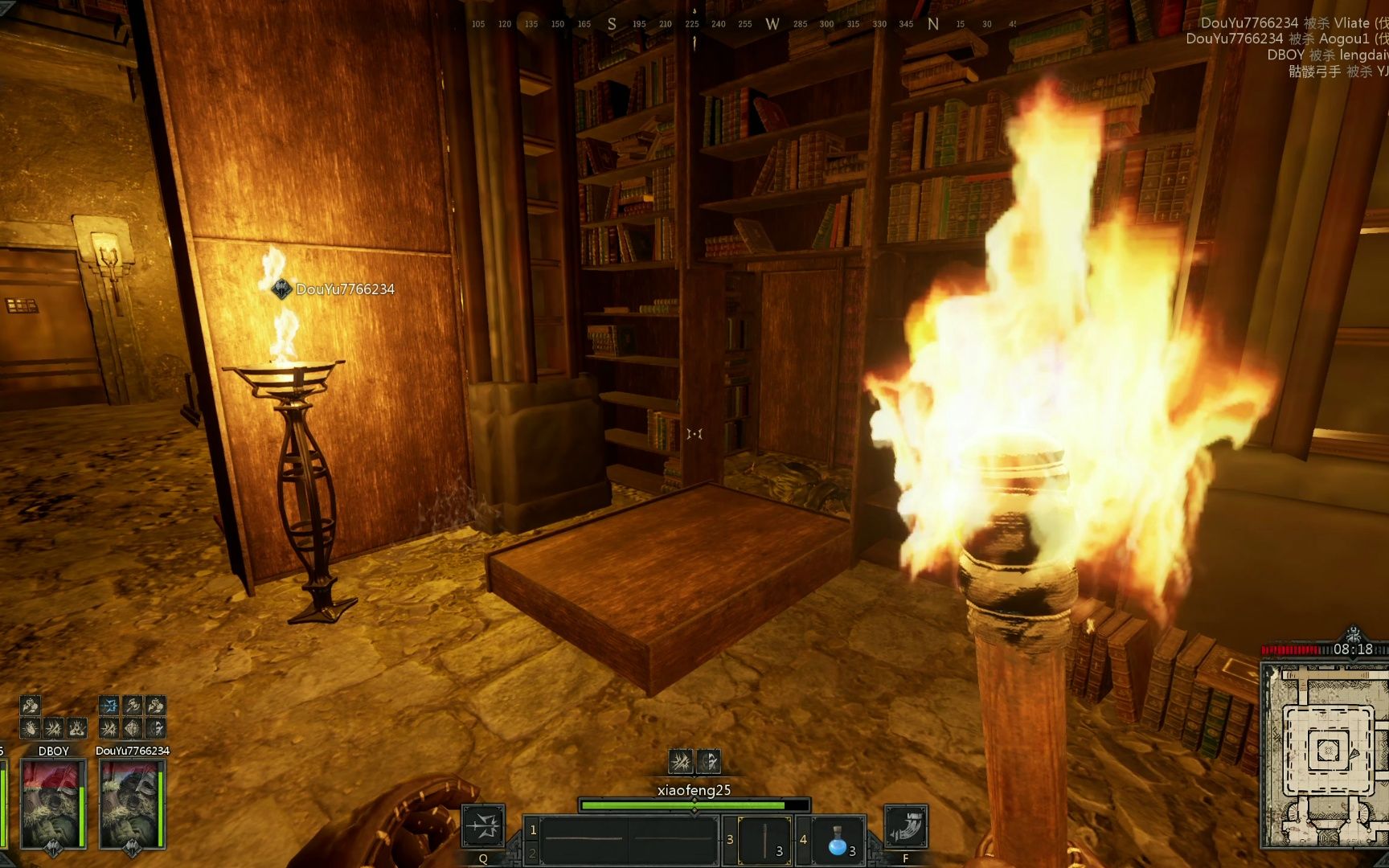Select the torch item in slot 3
The image size is (1389, 868).
[x=764, y=841]
